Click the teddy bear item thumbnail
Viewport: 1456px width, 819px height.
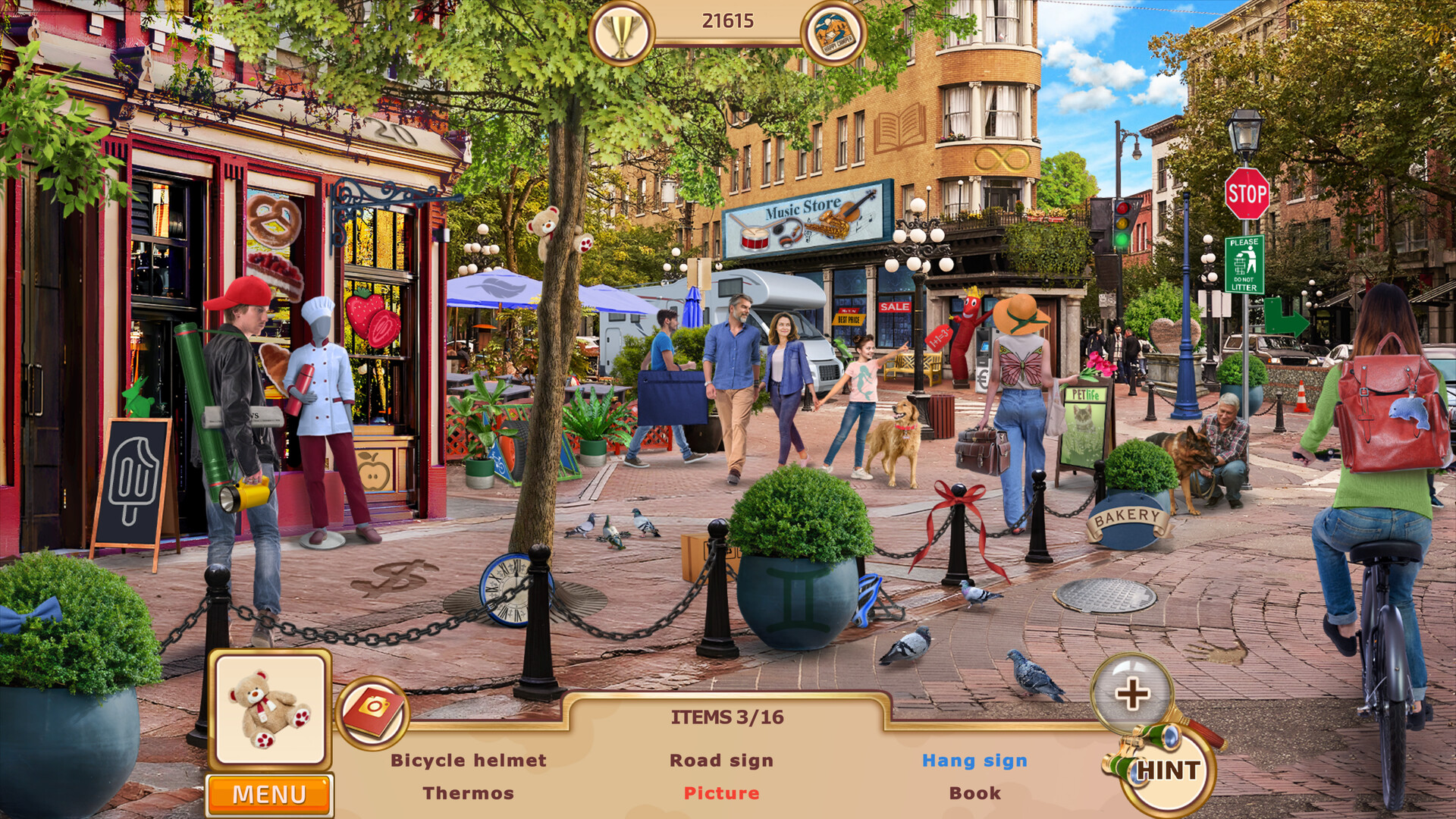coord(270,709)
